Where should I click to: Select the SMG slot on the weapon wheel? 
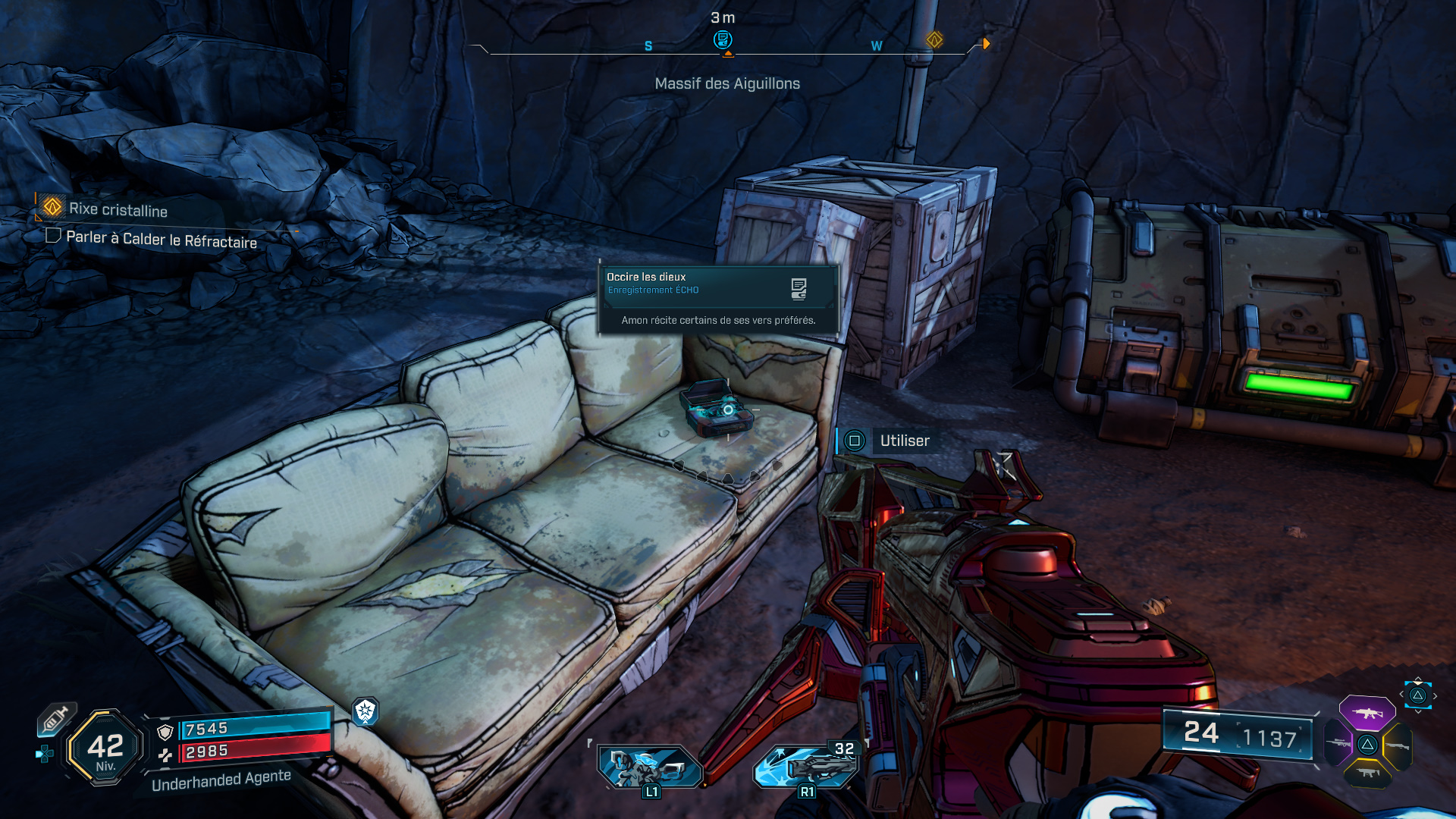[x=1367, y=773]
